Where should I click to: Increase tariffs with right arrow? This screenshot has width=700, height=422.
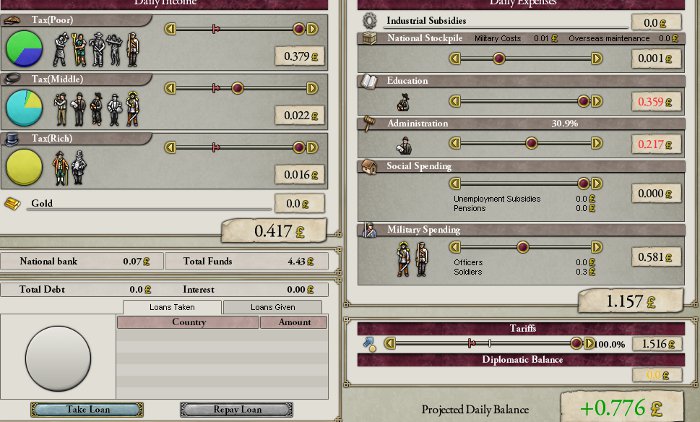click(x=589, y=343)
